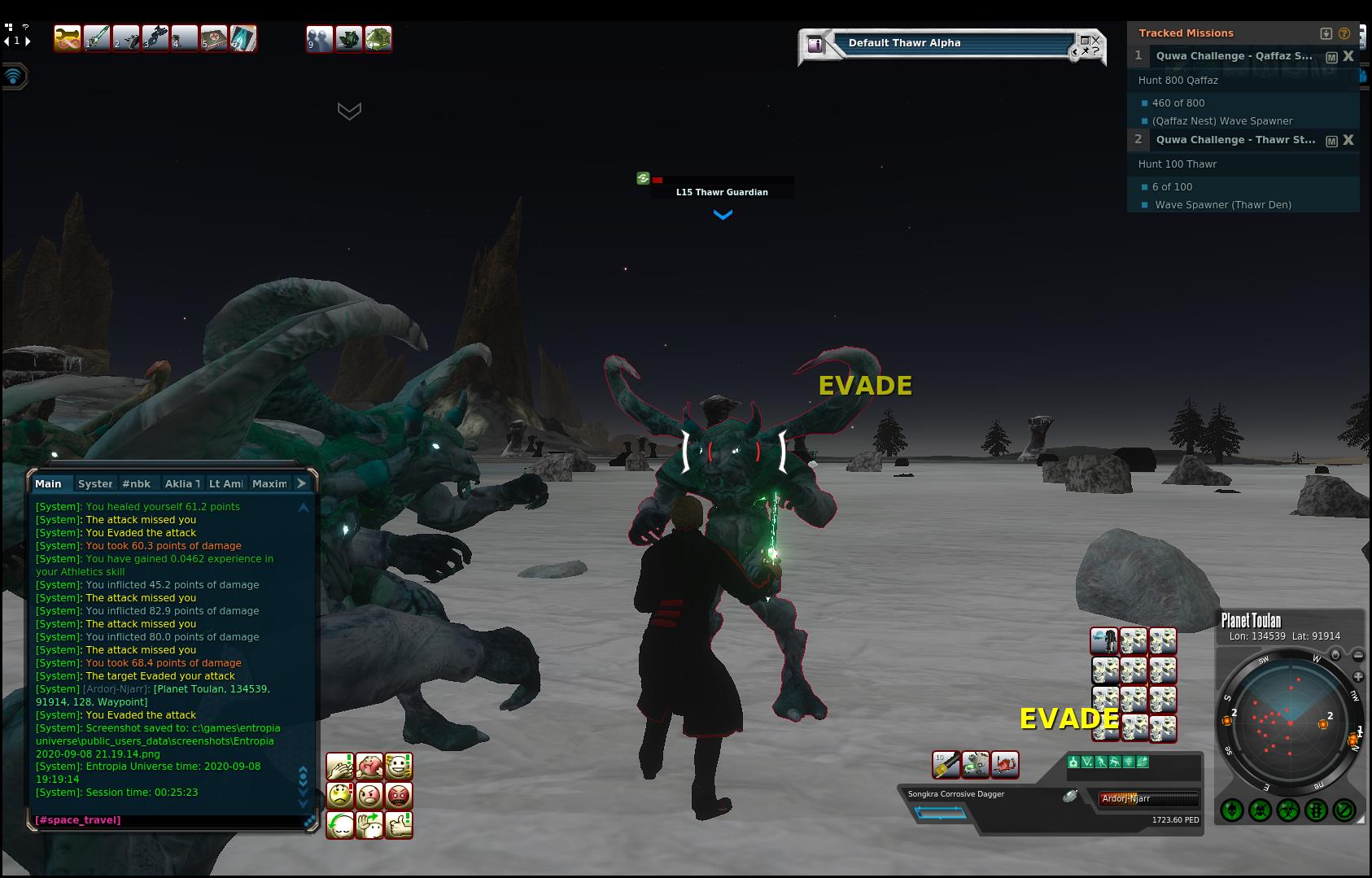Click the radar minimap
Image resolution: width=1372 pixels, height=878 pixels.
[1290, 723]
